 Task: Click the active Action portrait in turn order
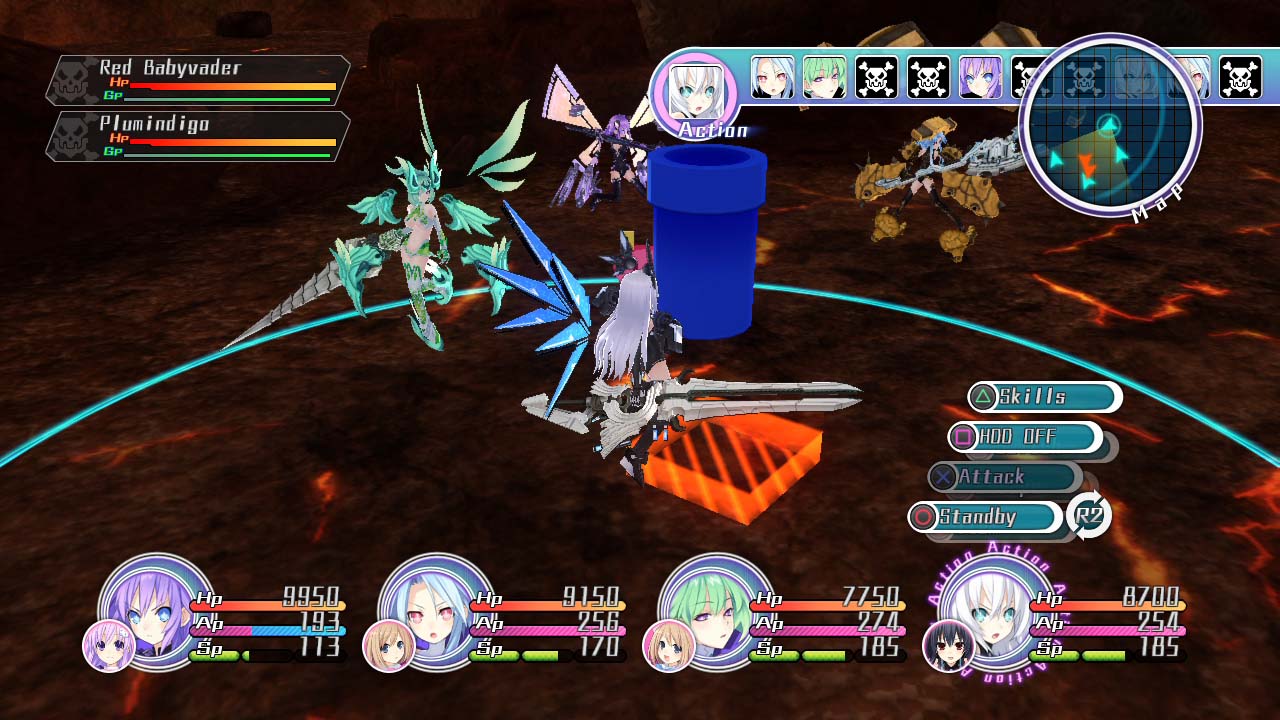[x=694, y=92]
